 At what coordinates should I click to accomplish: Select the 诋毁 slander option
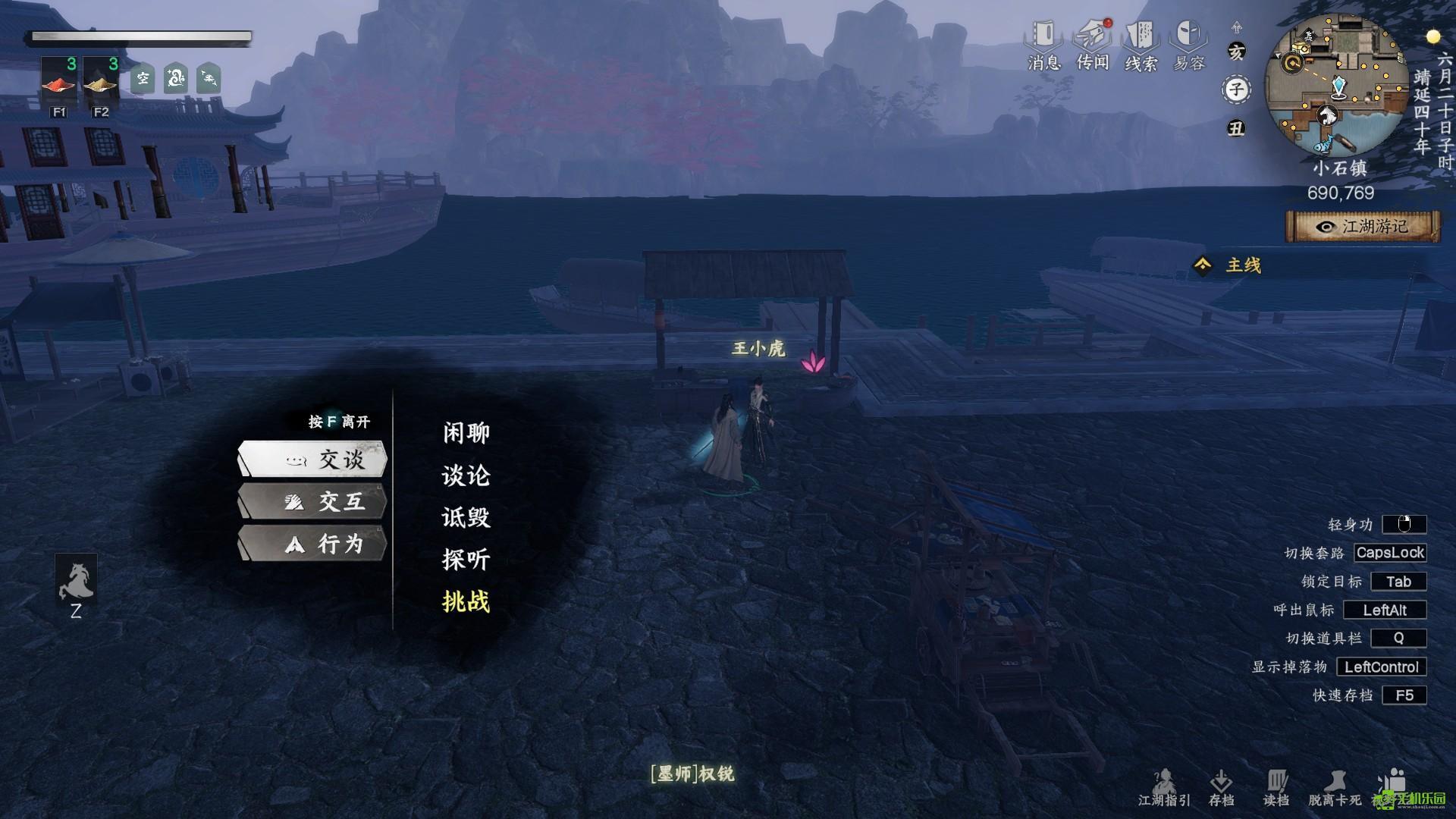click(466, 518)
